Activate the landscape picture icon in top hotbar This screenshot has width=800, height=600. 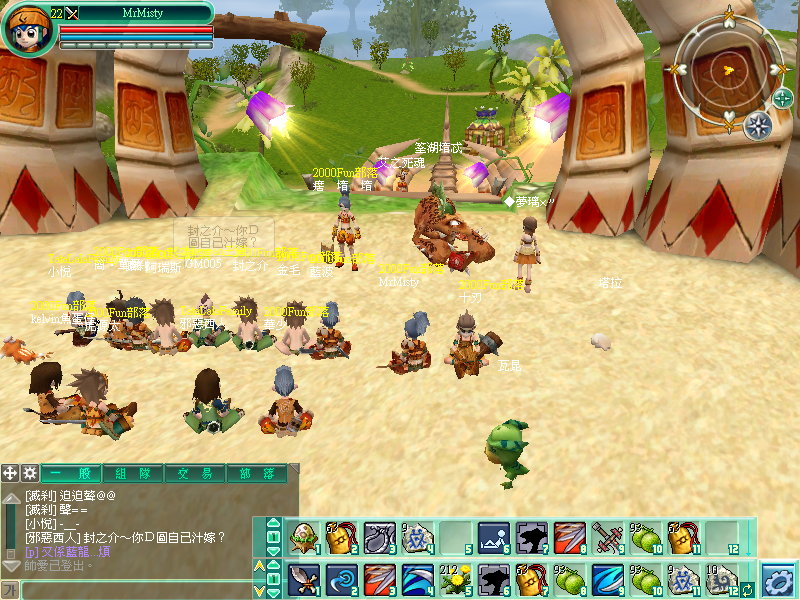493,539
